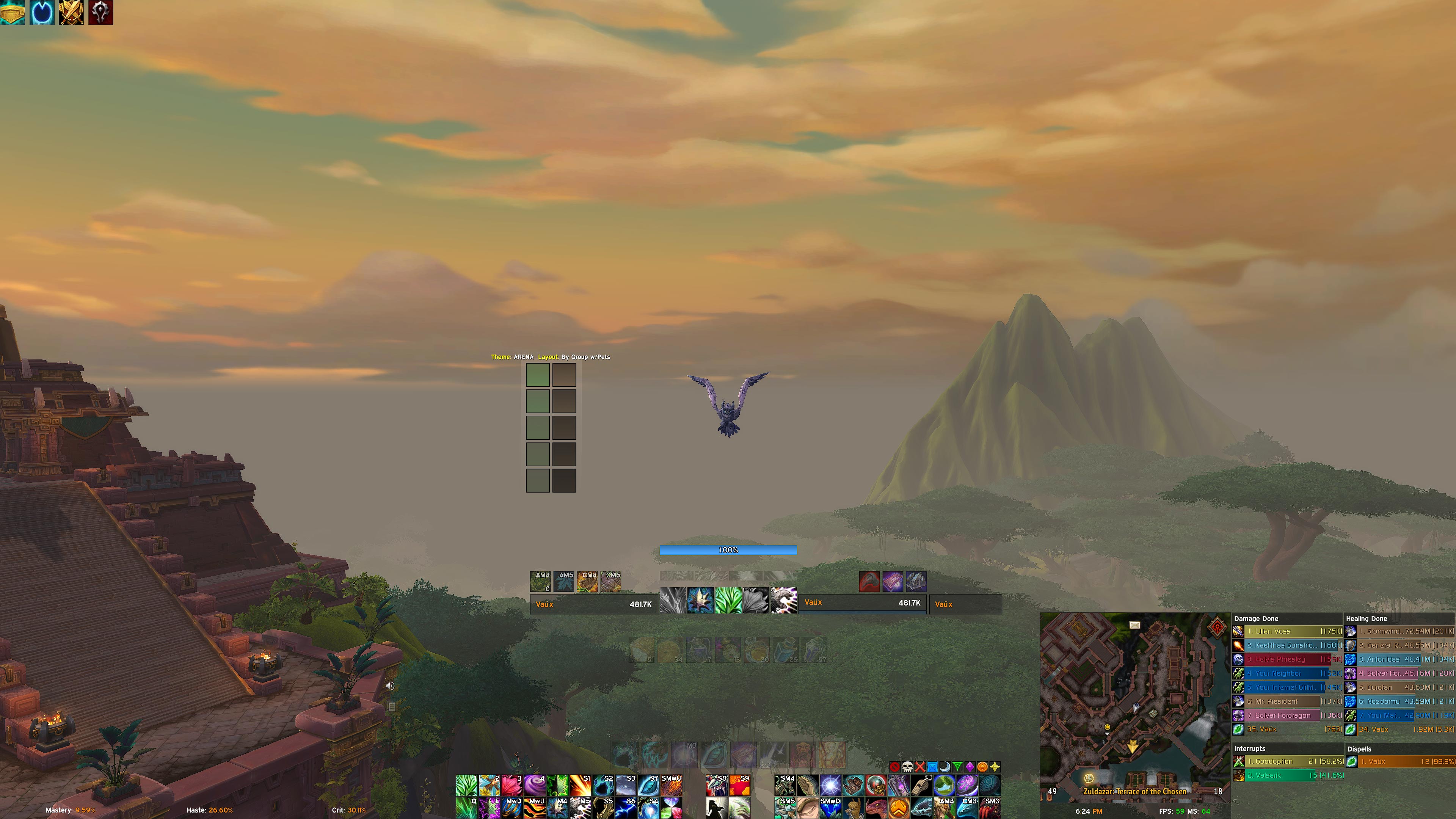Select the player unit frame Vaüx

pyautogui.click(x=593, y=604)
